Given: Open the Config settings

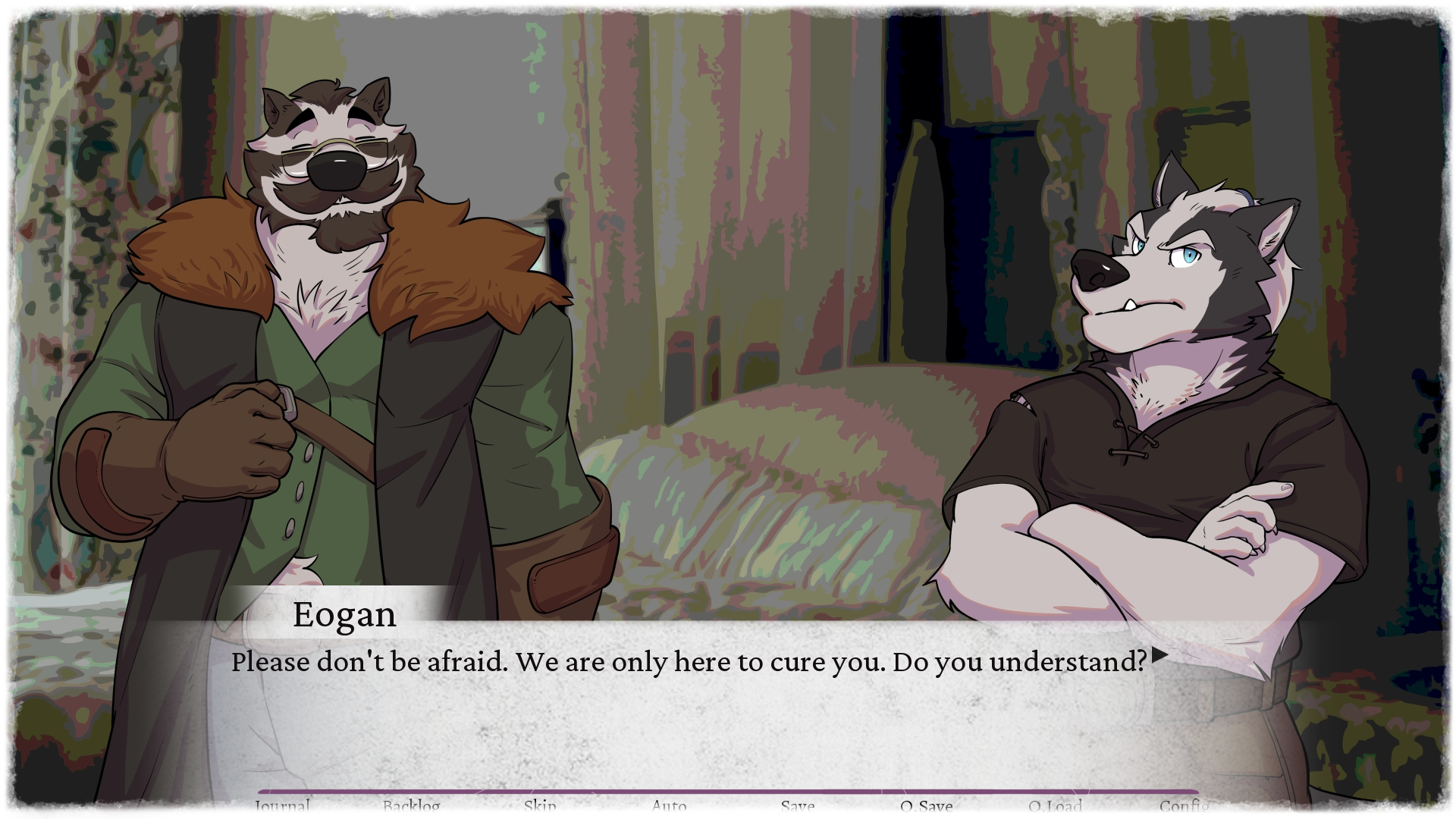Looking at the screenshot, I should click(x=1186, y=806).
